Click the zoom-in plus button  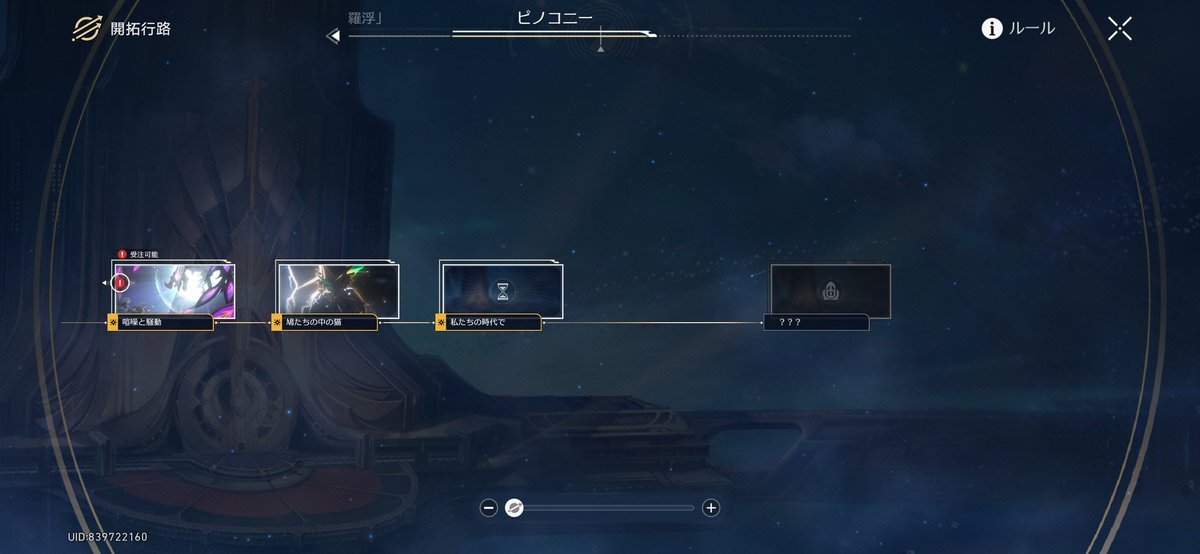711,508
